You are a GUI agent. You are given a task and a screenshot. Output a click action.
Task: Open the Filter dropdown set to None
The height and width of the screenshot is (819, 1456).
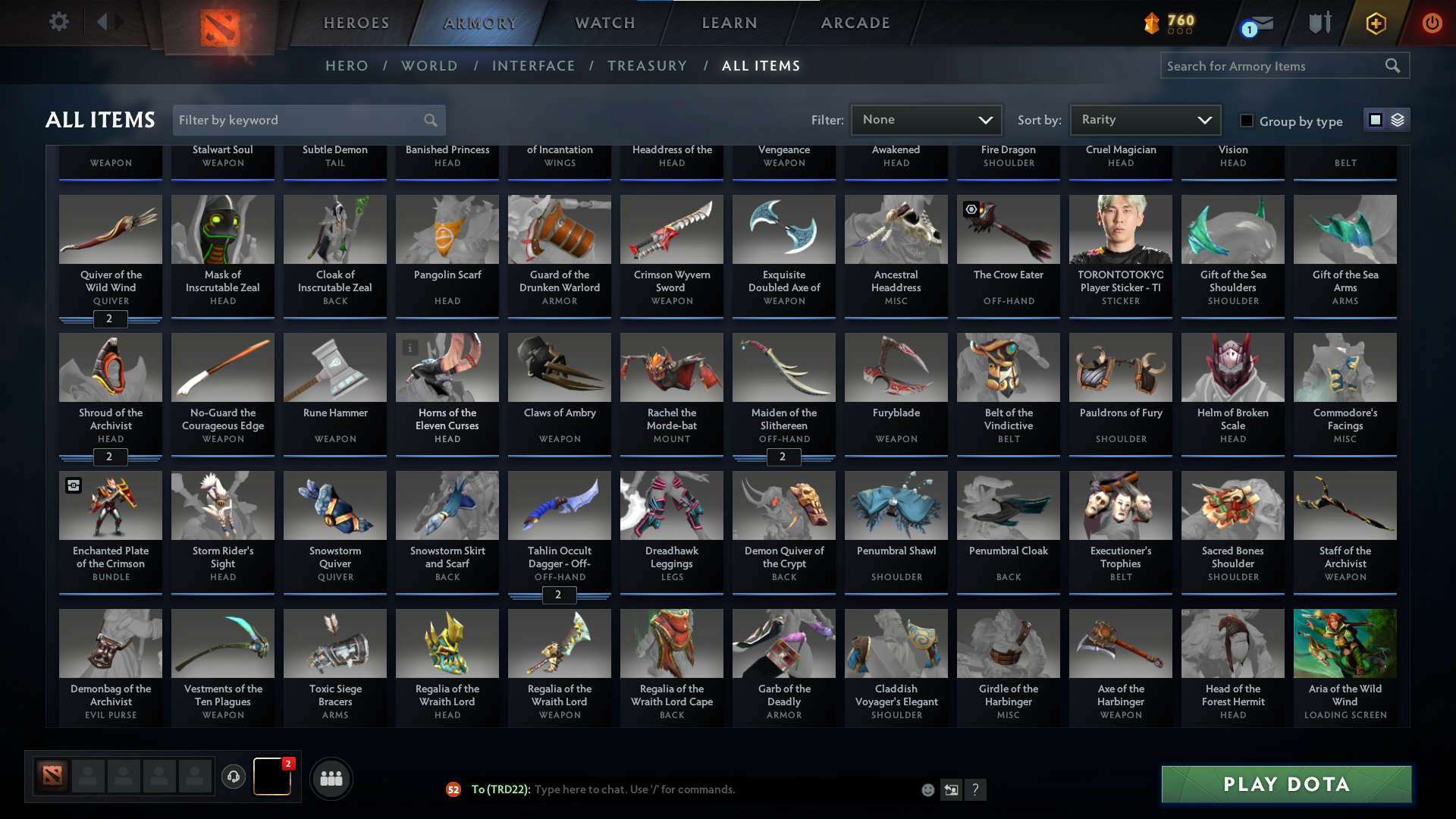tap(925, 120)
